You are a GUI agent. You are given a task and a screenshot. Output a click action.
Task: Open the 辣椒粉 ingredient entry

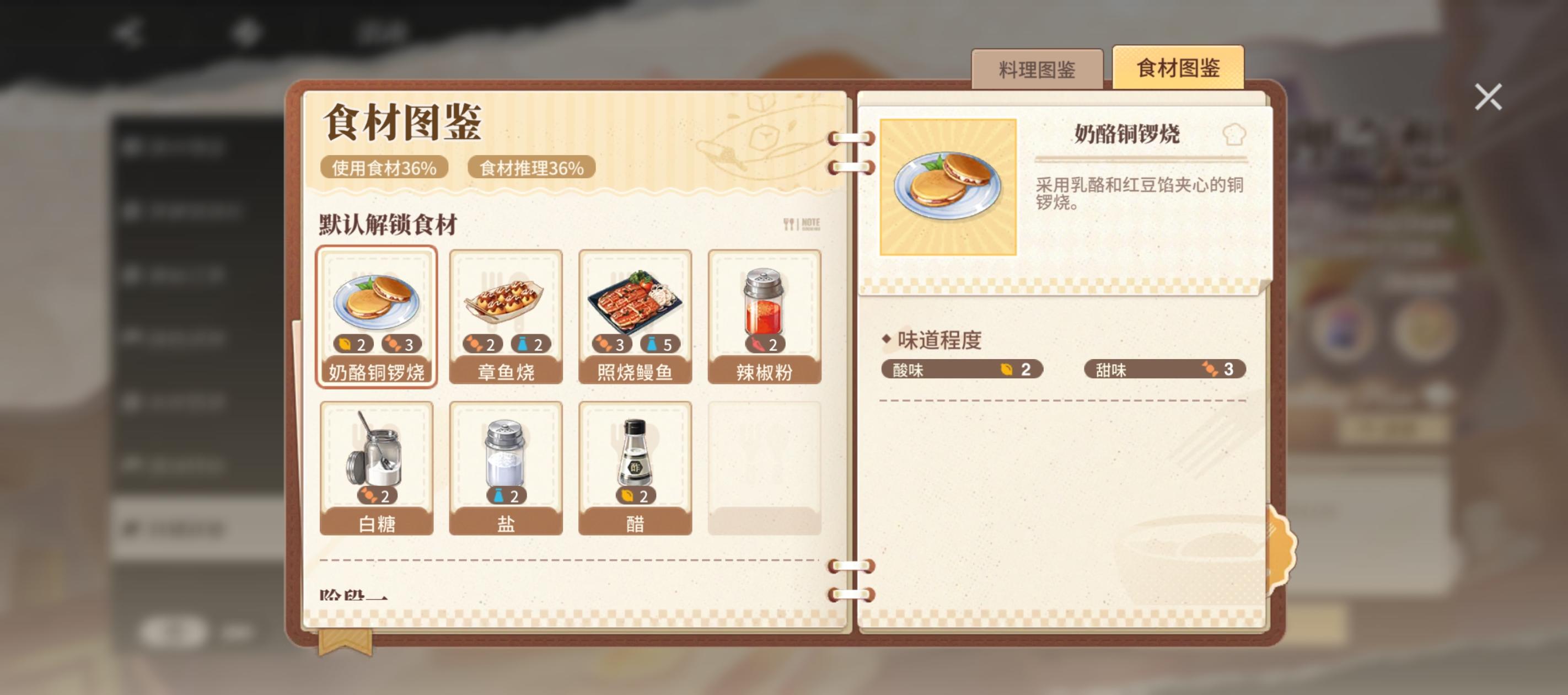pos(766,317)
